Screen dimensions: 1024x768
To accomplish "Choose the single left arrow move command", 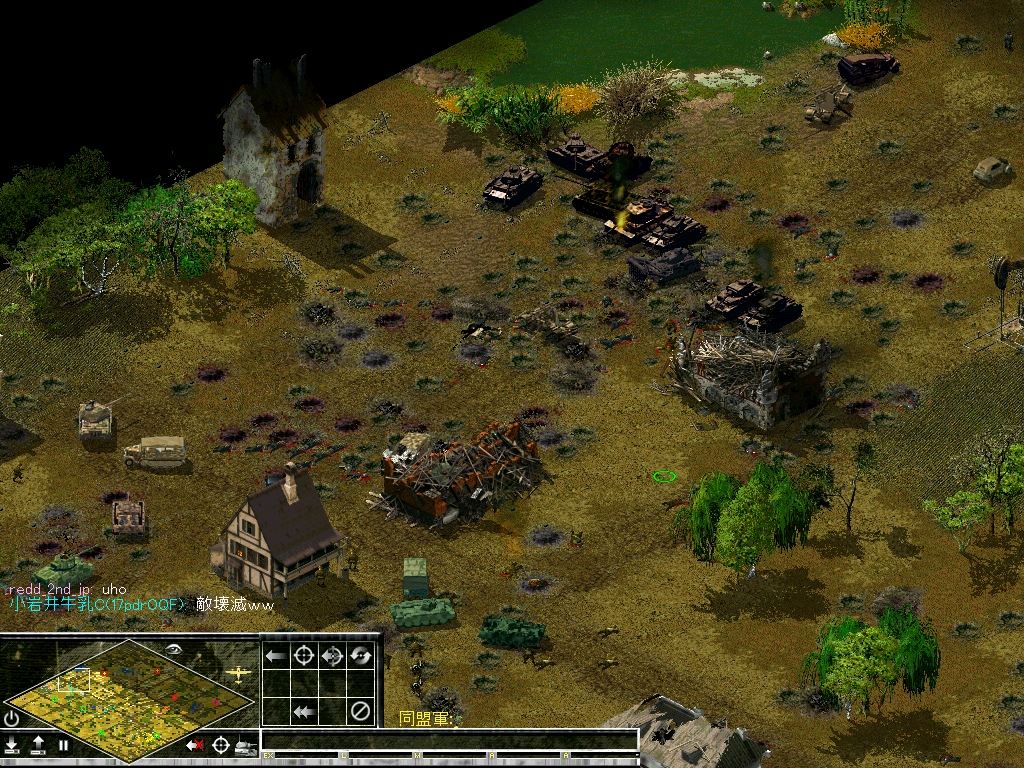I will pos(275,656).
